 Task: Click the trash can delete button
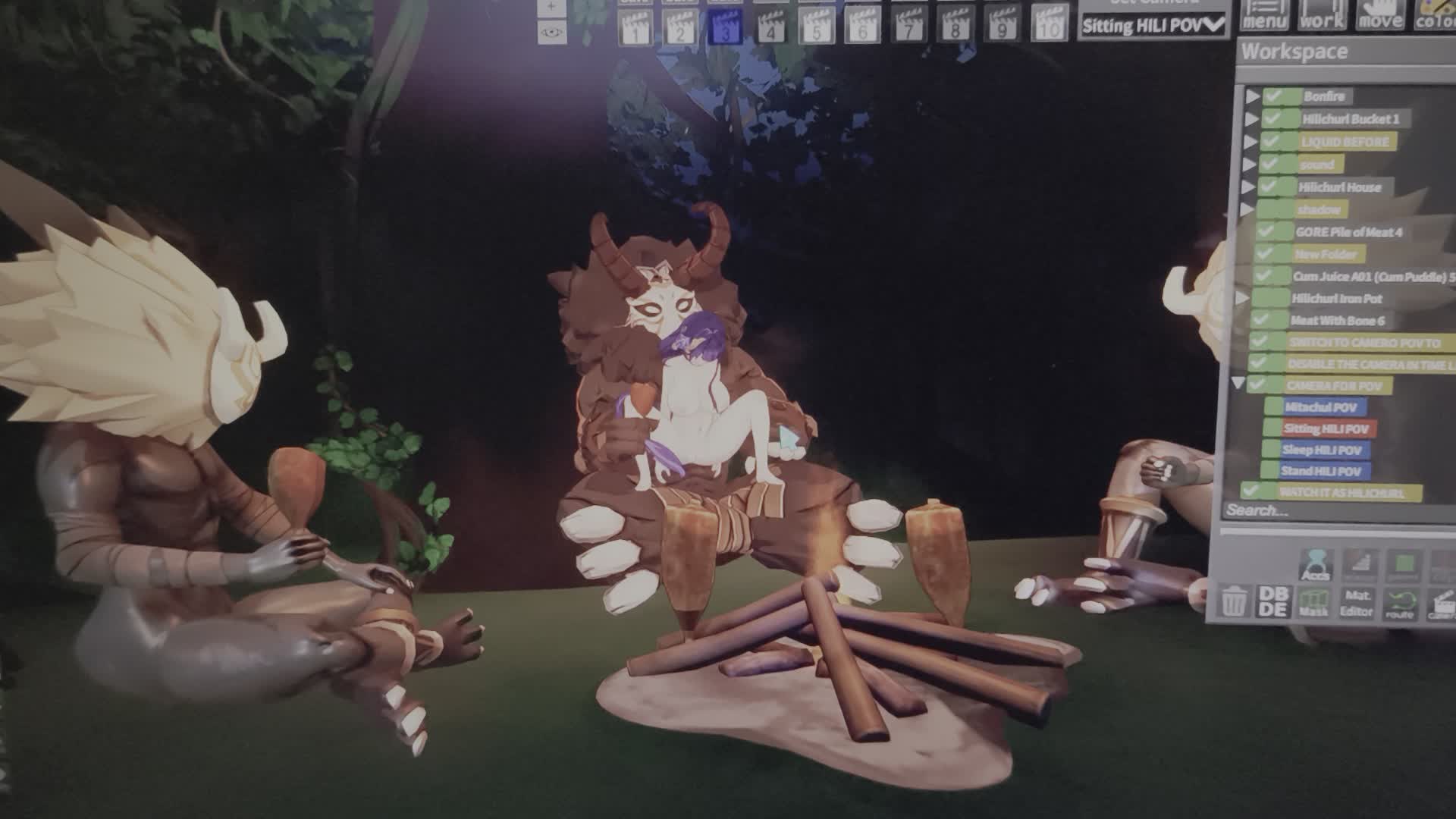click(x=1234, y=602)
